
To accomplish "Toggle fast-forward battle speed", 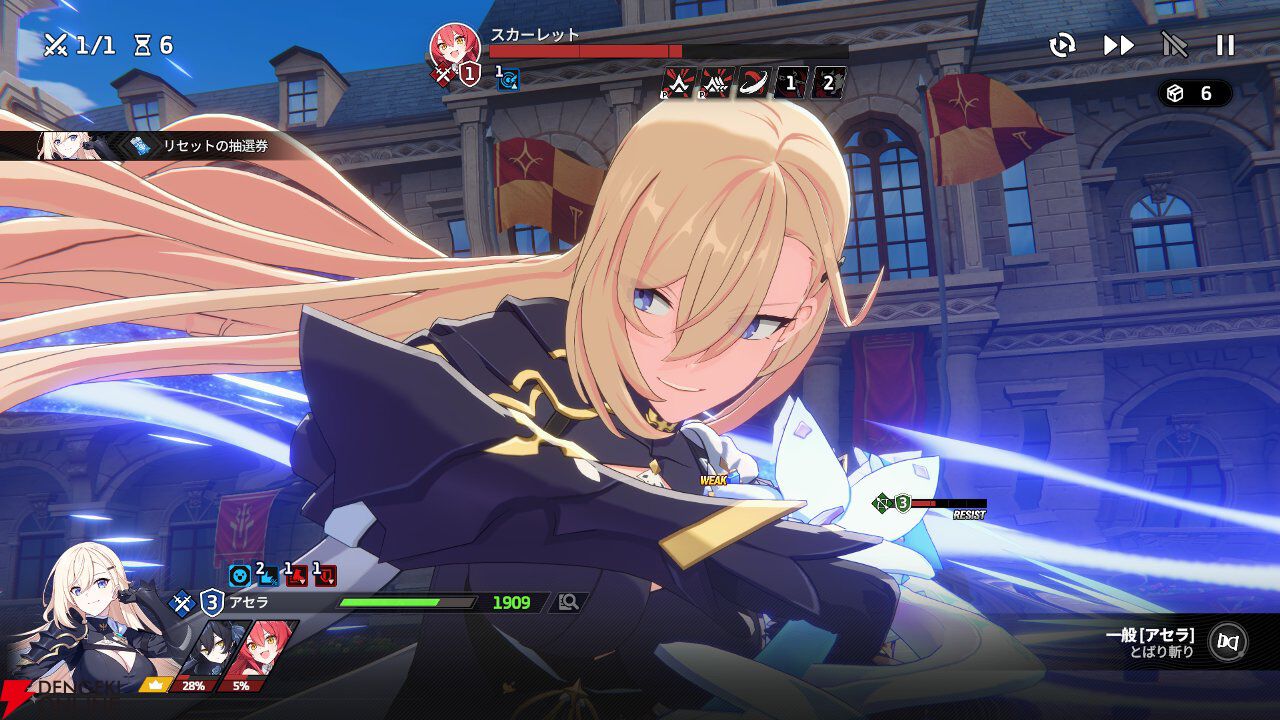I will coord(1119,45).
